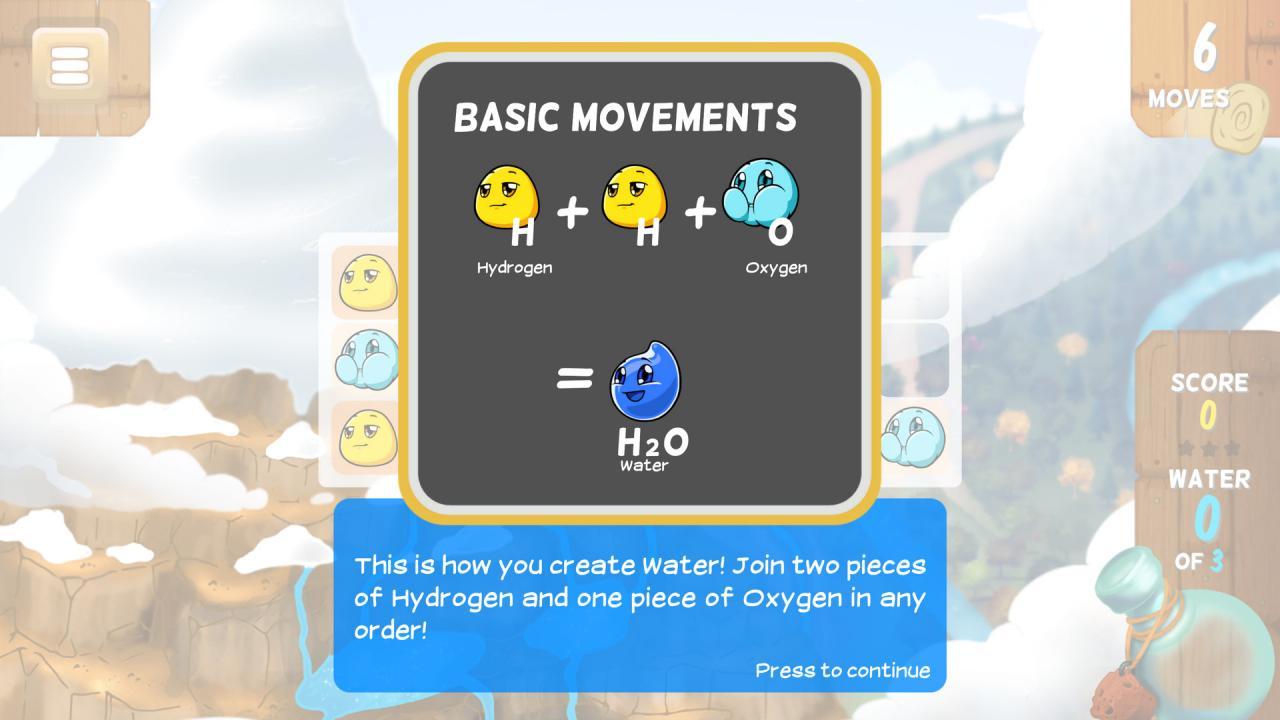Viewport: 1280px width, 720px height.
Task: Select the yellow Hydrogen piece on the left board
Action: click(x=366, y=281)
